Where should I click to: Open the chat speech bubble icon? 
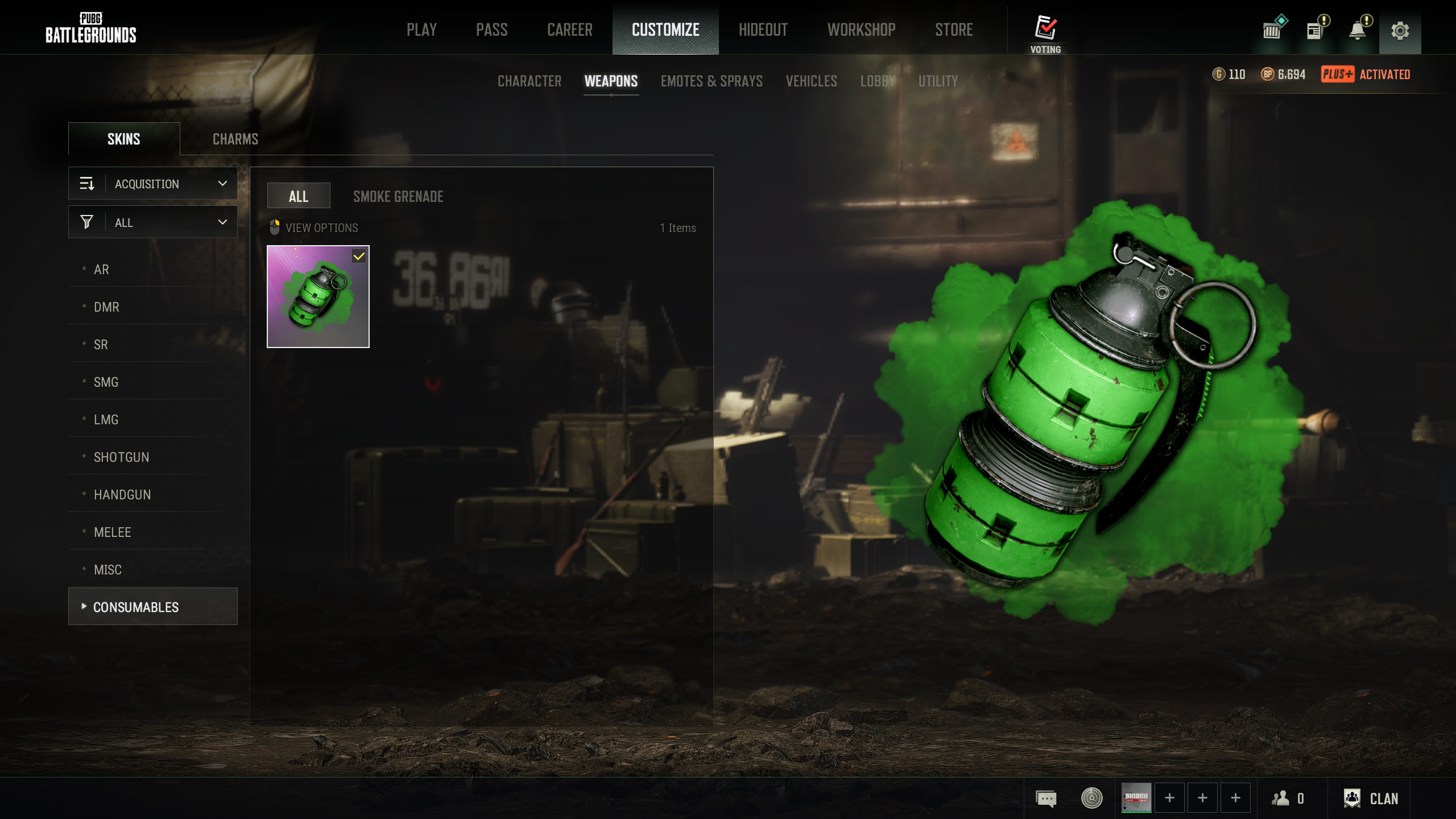point(1046,799)
